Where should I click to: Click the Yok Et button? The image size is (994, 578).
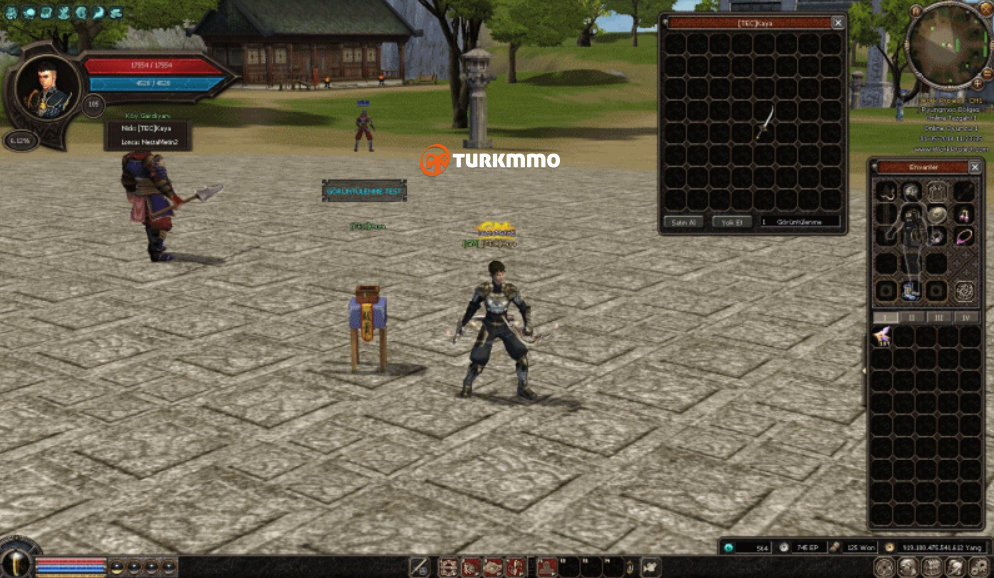(x=732, y=221)
